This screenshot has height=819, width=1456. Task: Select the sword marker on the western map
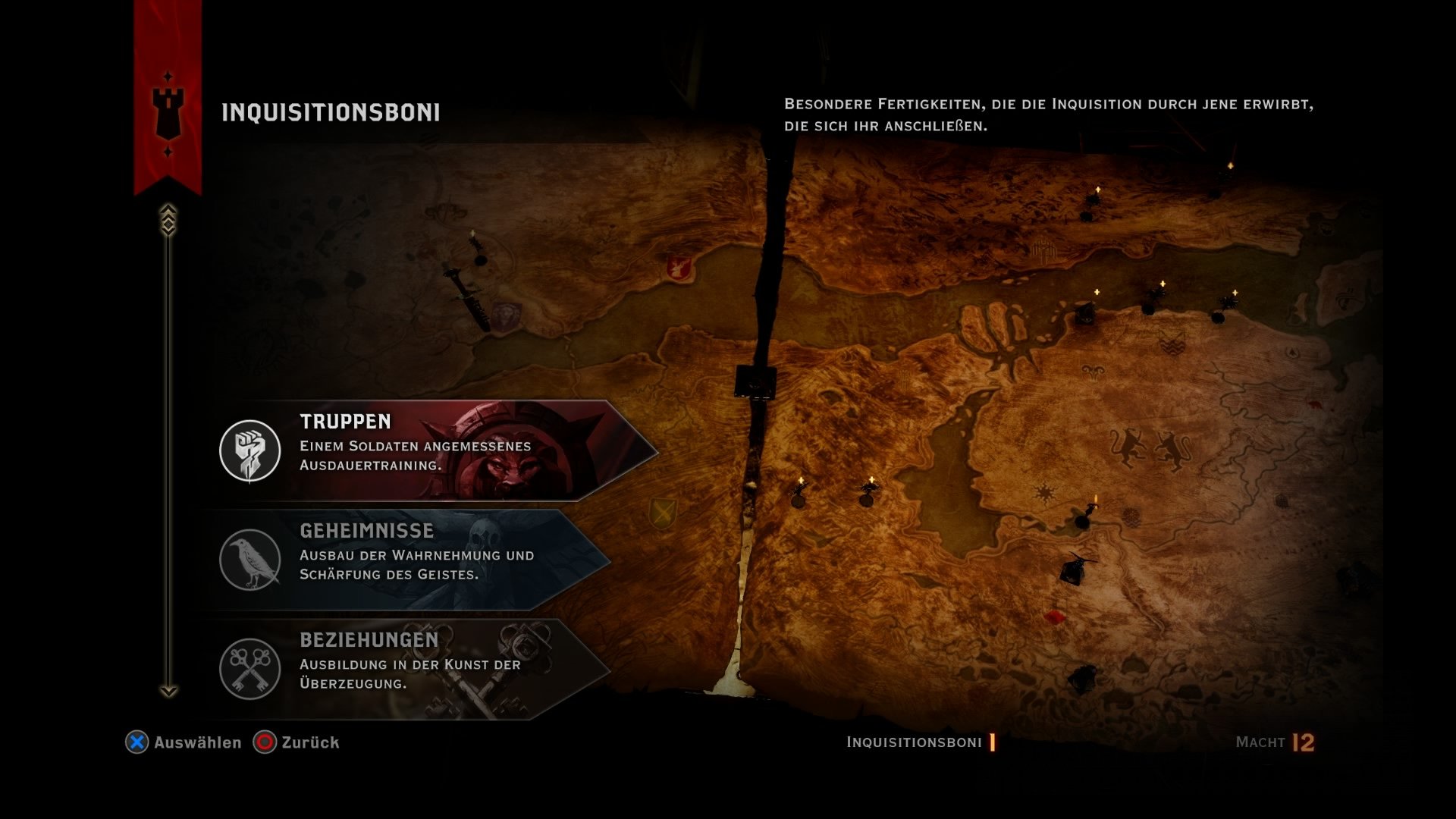coord(466,296)
